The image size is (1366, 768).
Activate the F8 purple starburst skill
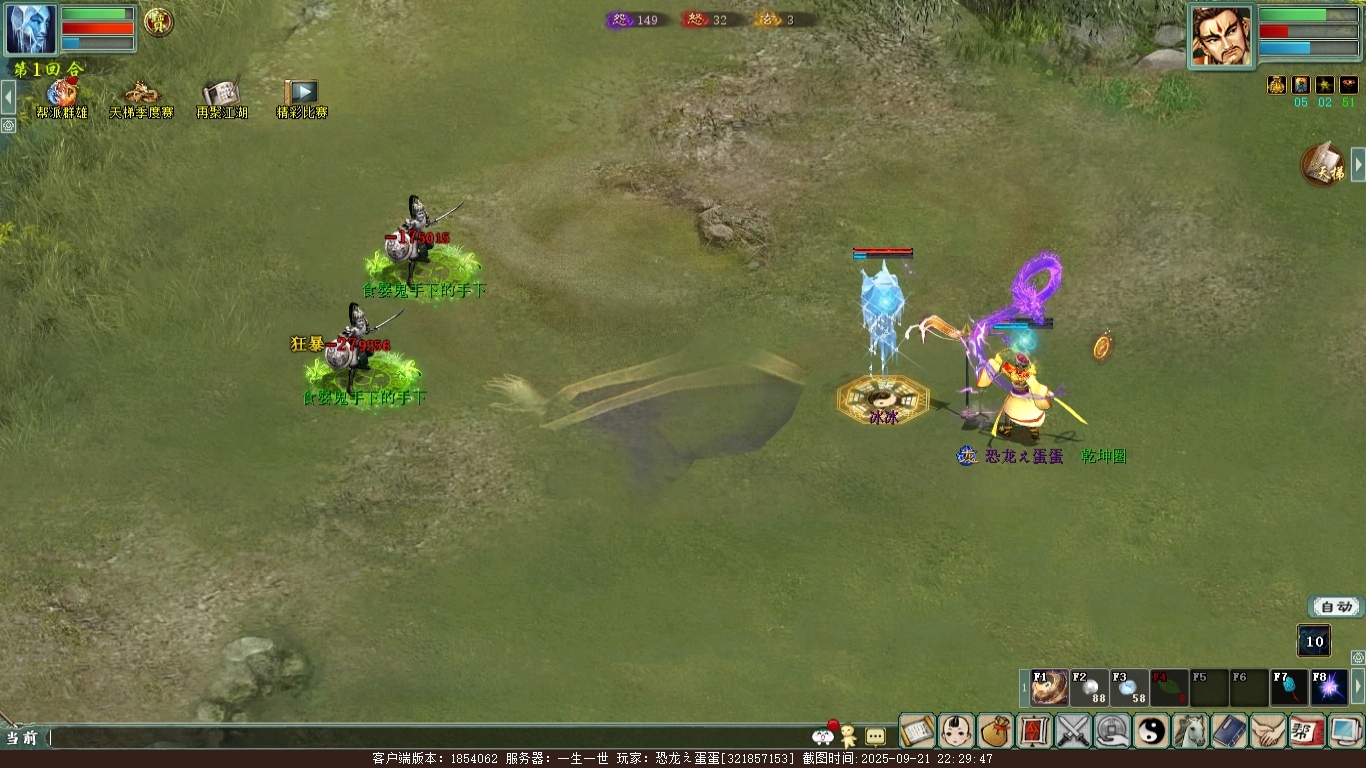tap(1329, 688)
